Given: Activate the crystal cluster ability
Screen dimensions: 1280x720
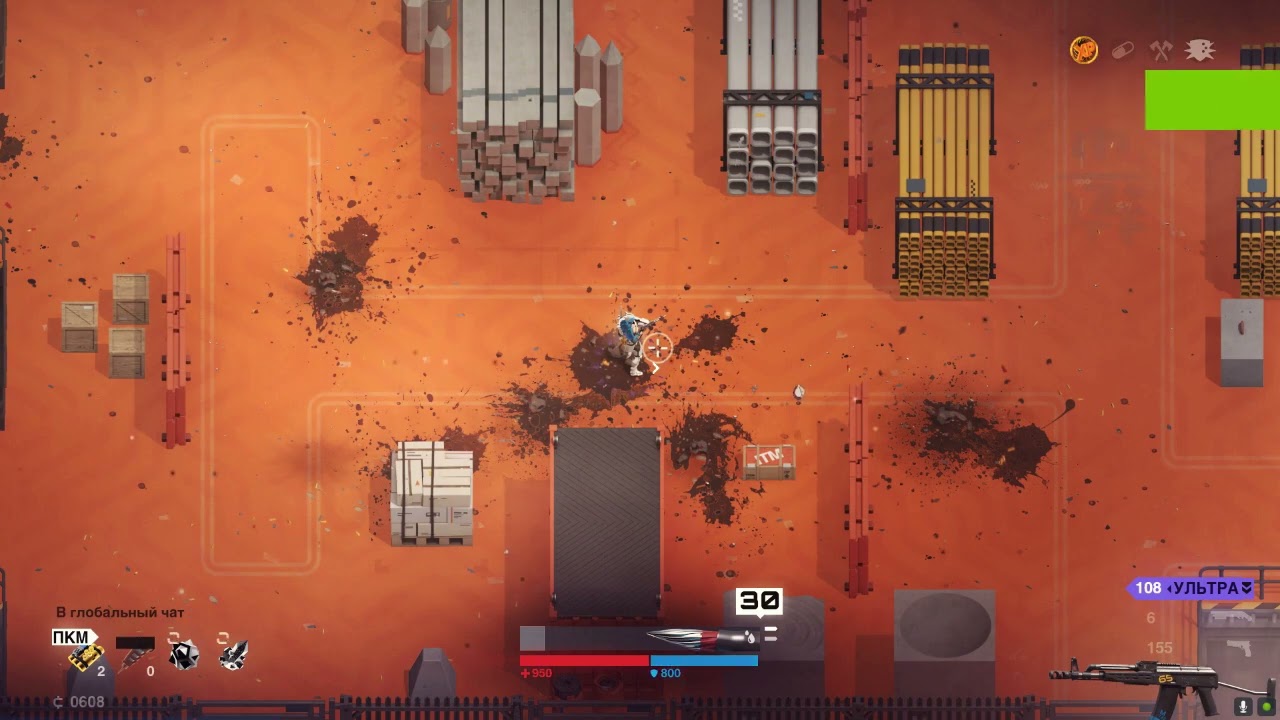Looking at the screenshot, I should click(233, 655).
